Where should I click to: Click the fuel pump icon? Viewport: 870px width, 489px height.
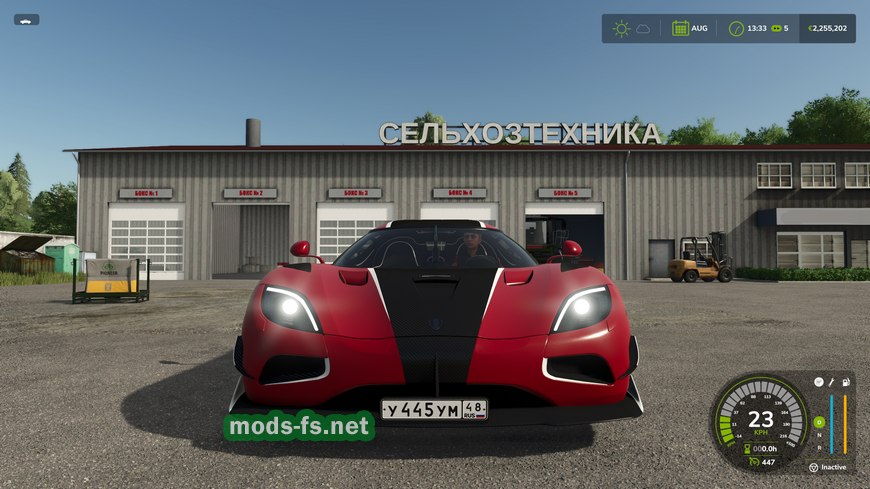pyautogui.click(x=844, y=381)
